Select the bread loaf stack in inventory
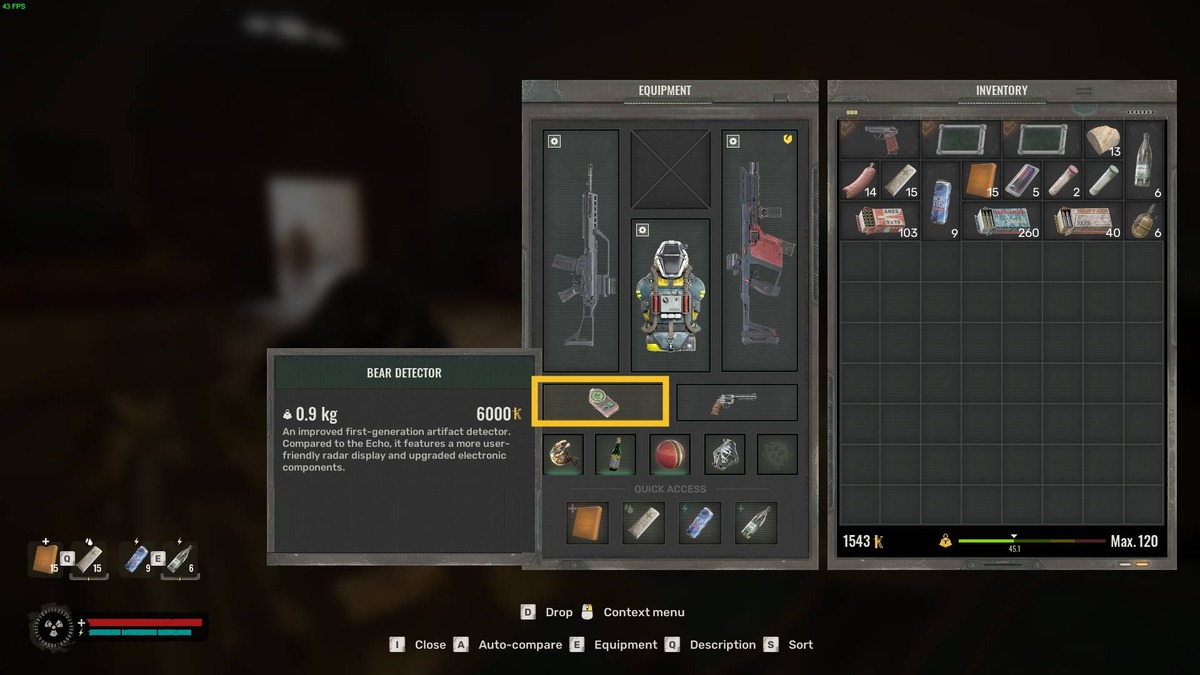The height and width of the screenshot is (675, 1200). tap(1103, 140)
